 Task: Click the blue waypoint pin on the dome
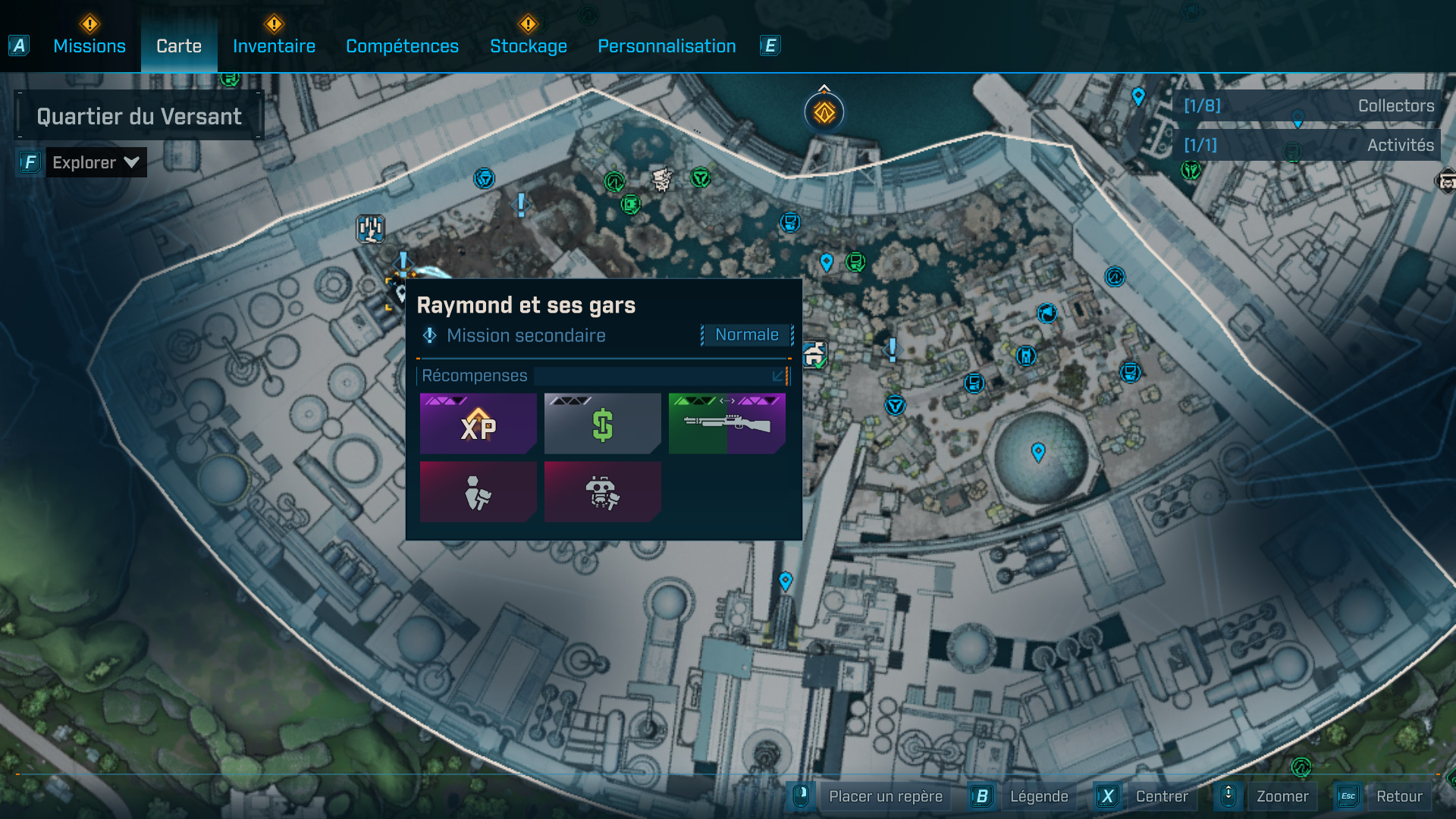pos(1037,450)
